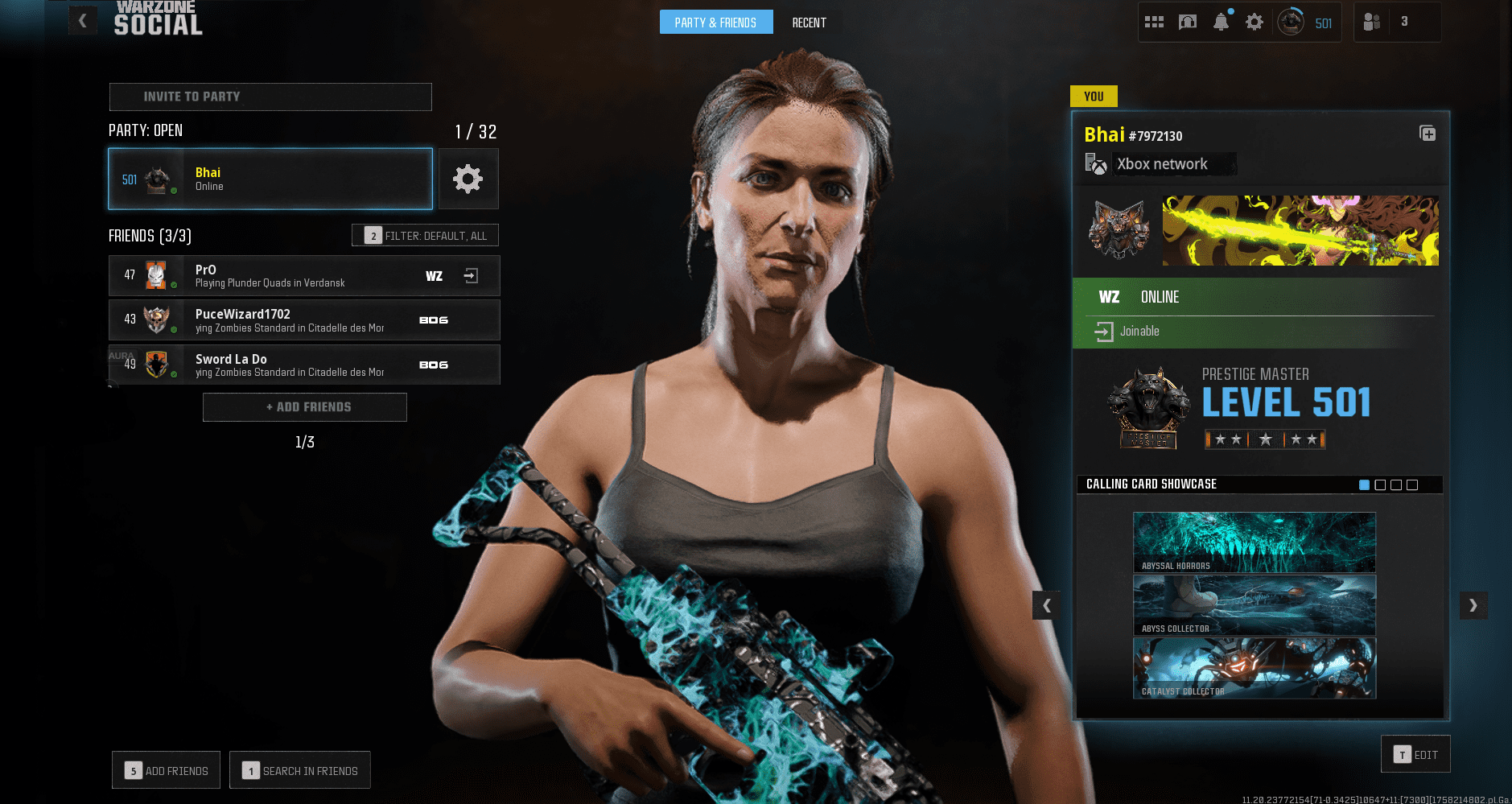Image resolution: width=1512 pixels, height=804 pixels.
Task: Toggle PARTY: OPEN status
Action: (146, 130)
